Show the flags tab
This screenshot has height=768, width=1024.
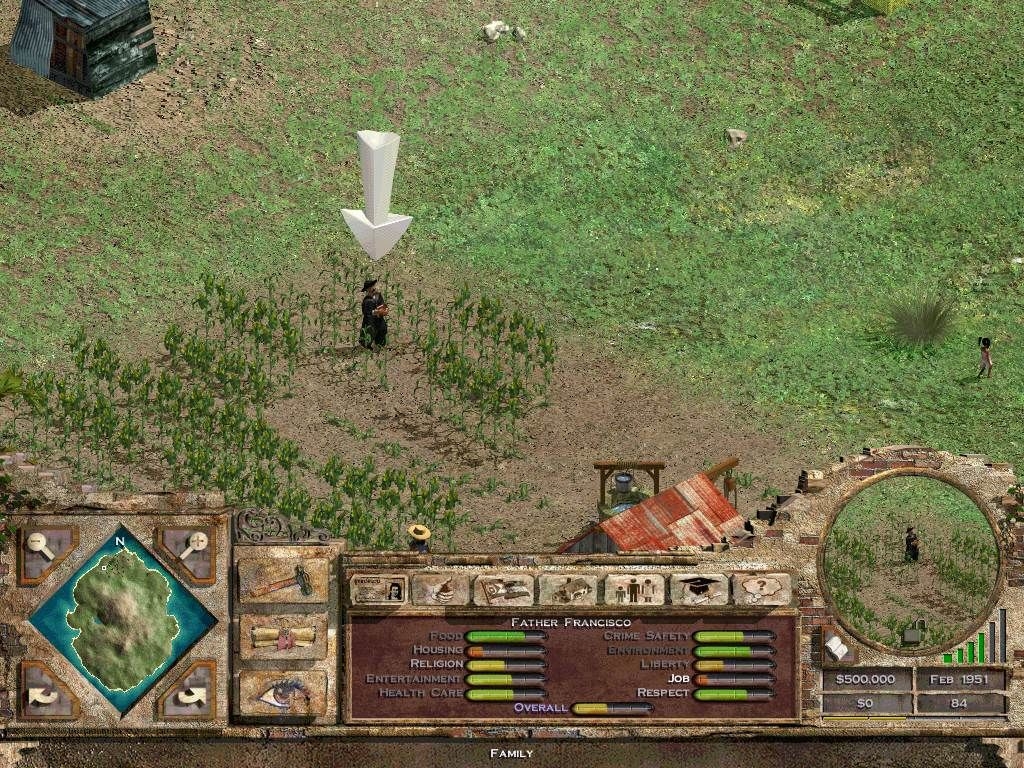click(x=503, y=589)
